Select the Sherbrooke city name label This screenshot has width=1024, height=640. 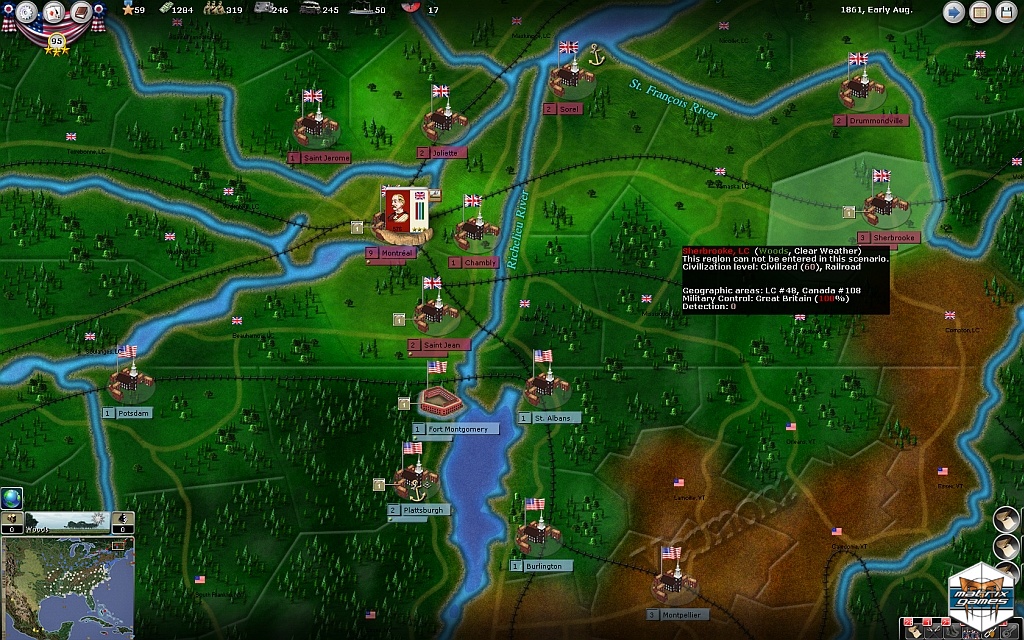[893, 238]
